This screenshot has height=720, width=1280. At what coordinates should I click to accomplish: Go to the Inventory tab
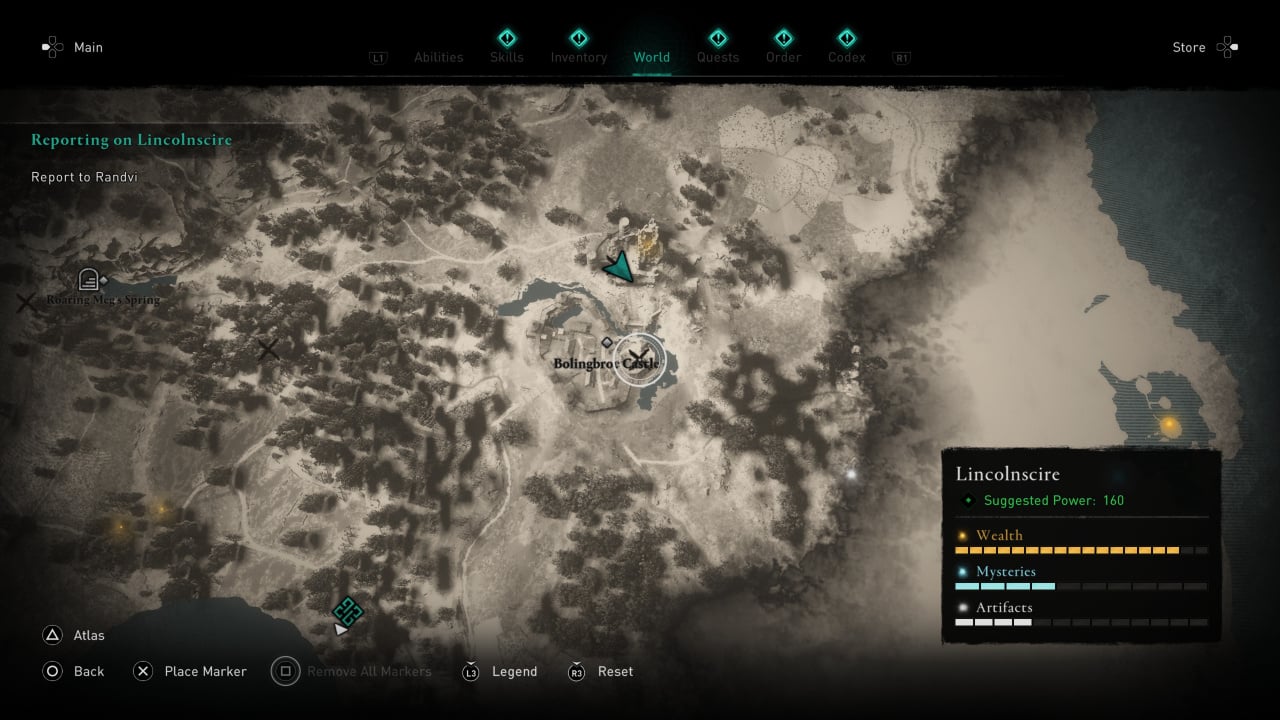[x=579, y=57]
